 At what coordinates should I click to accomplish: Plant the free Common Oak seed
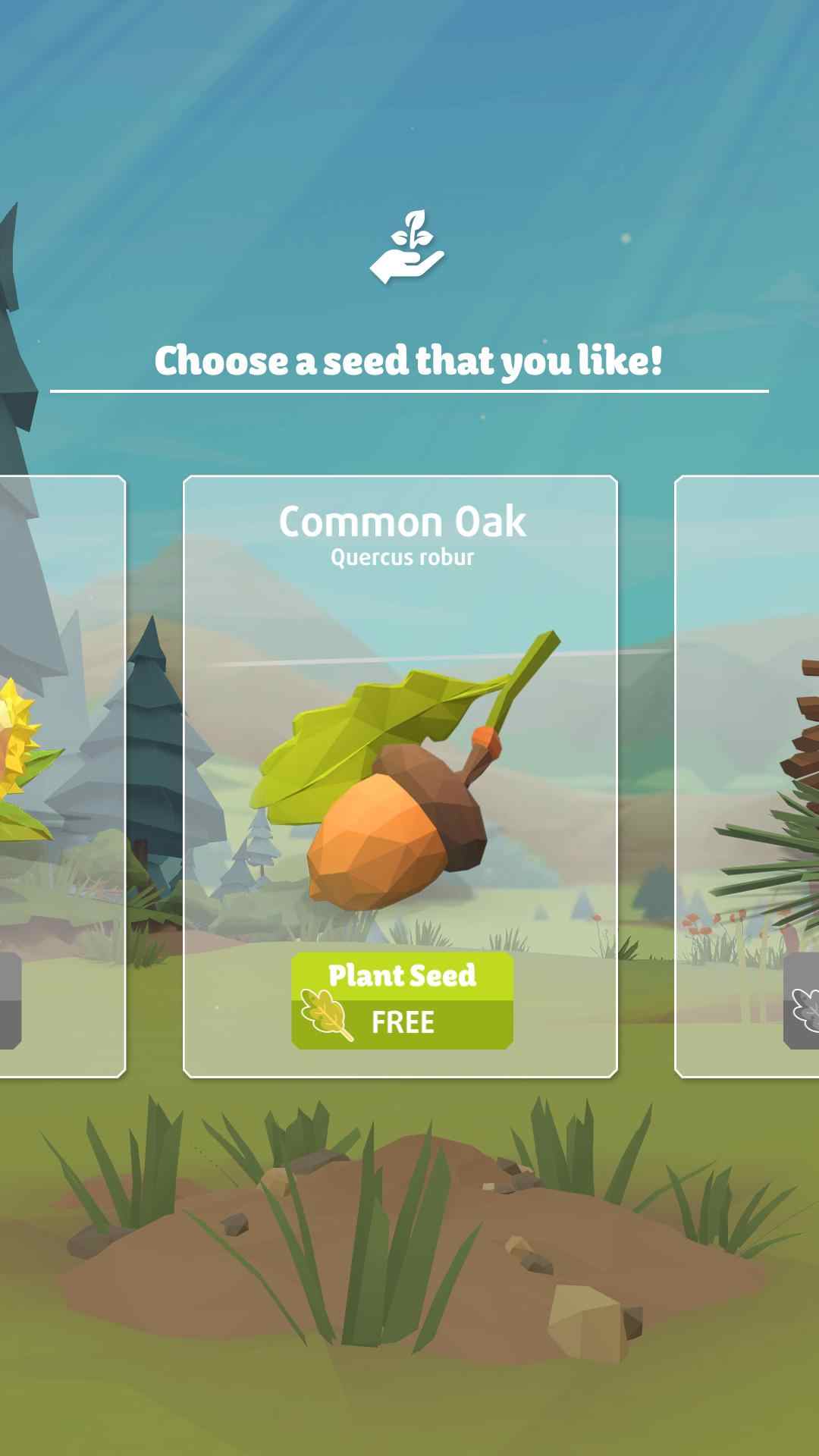pyautogui.click(x=402, y=1000)
